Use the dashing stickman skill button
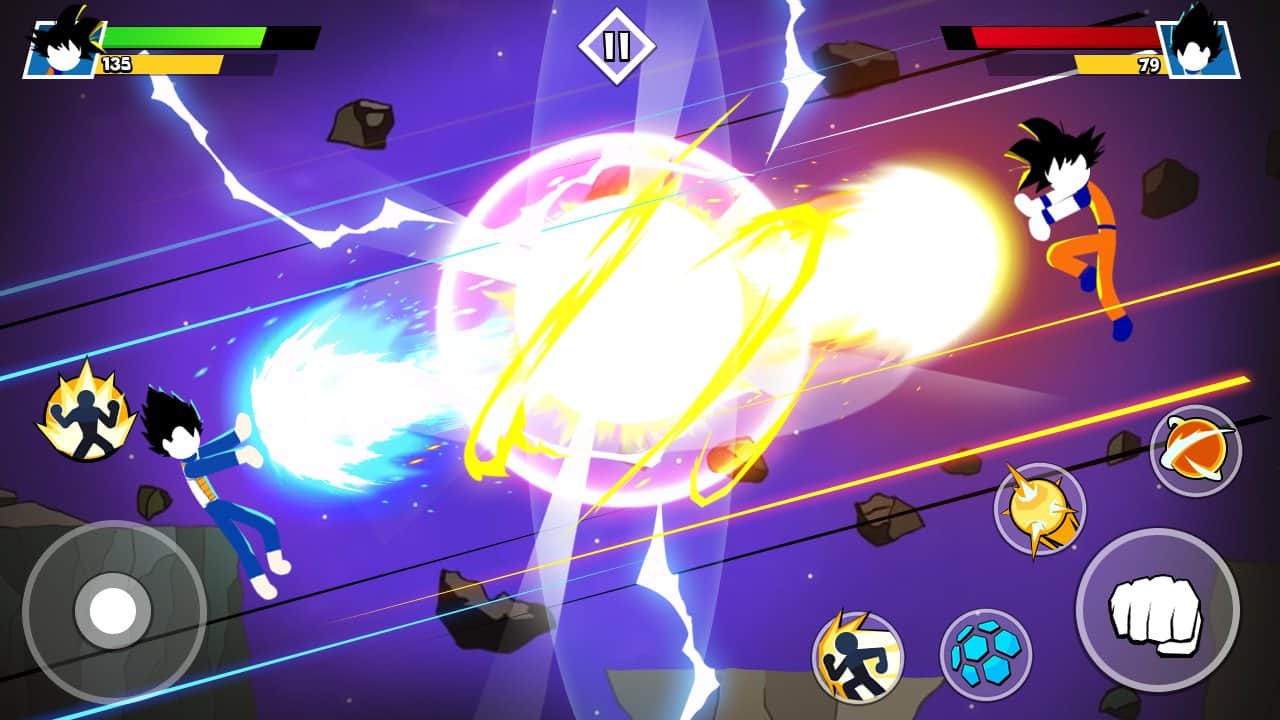 [857, 656]
